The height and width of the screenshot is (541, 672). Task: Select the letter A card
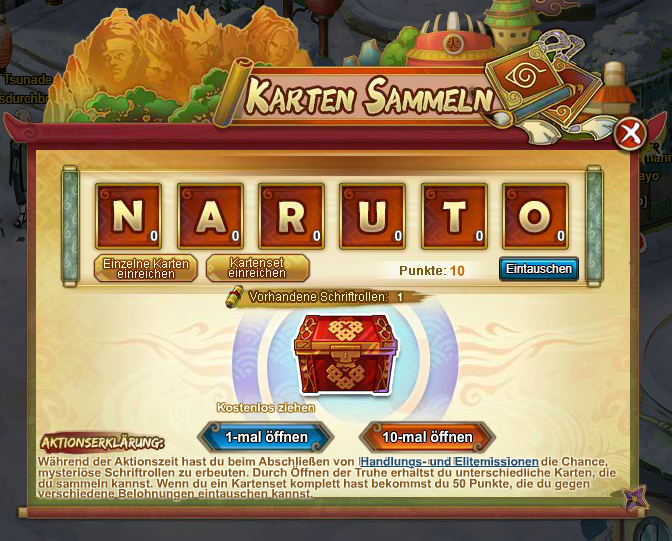(x=209, y=216)
